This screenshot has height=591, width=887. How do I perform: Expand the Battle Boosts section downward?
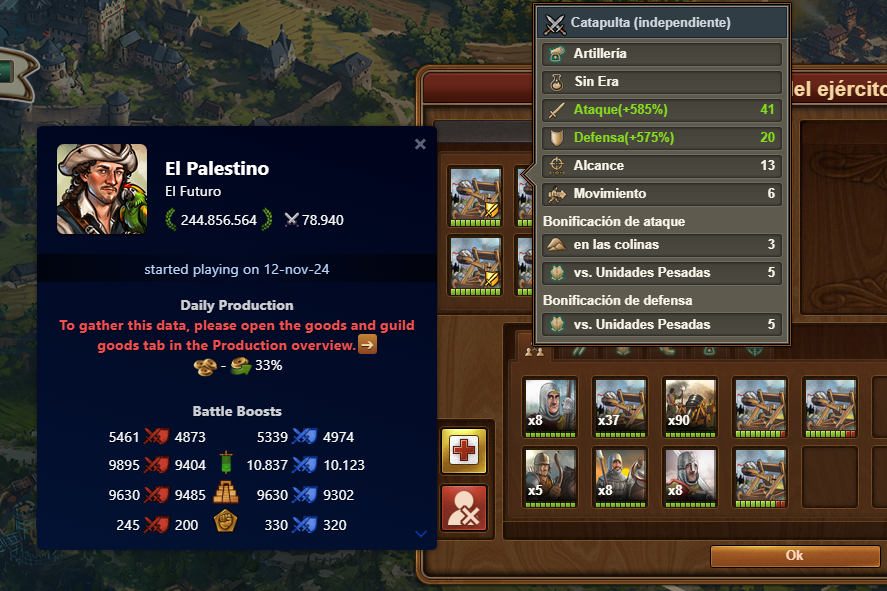click(421, 534)
